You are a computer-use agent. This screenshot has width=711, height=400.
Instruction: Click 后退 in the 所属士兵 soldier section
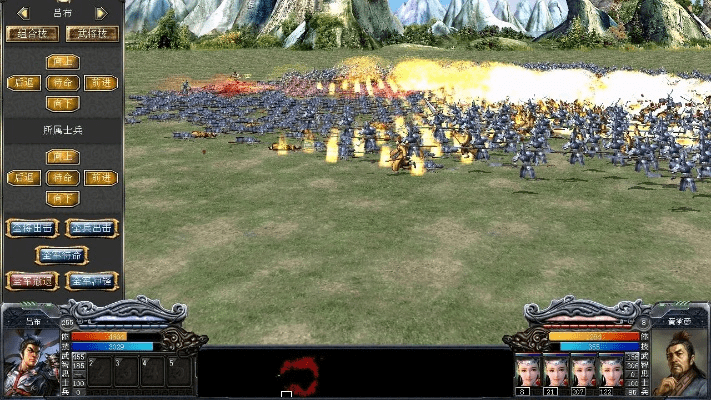click(23, 178)
